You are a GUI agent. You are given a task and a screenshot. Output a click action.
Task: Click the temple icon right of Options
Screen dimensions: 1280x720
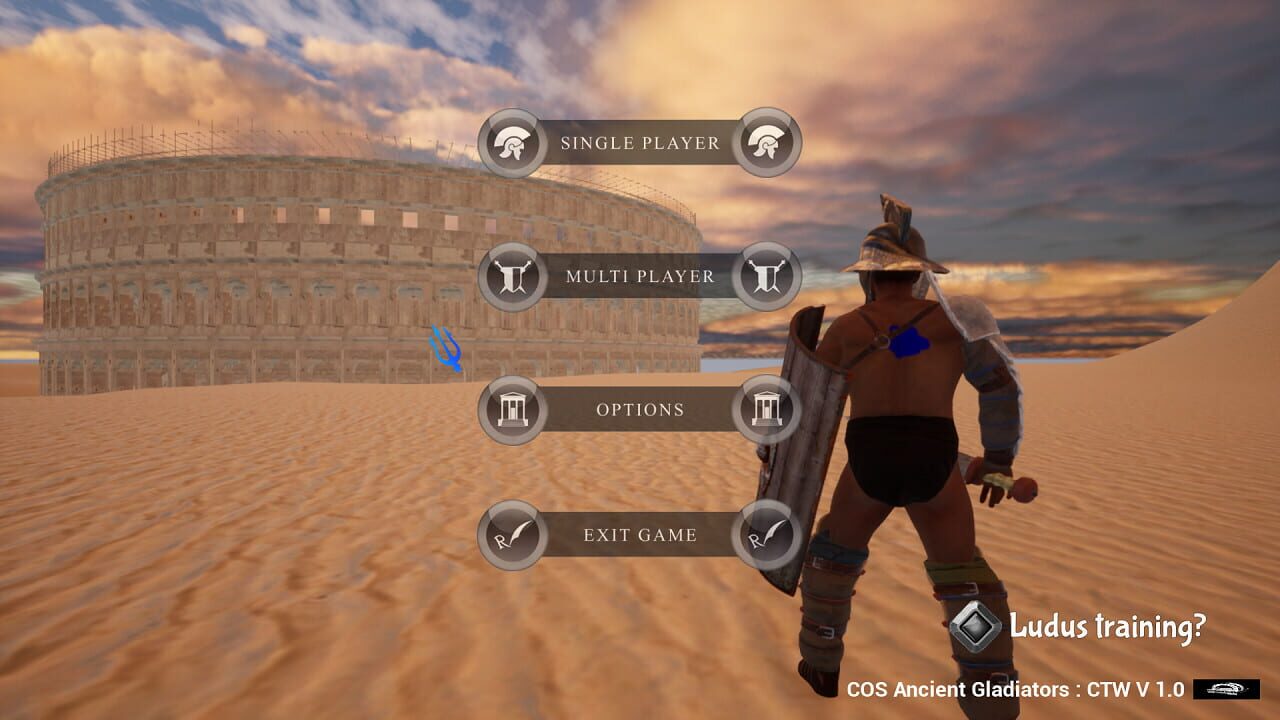coord(766,409)
